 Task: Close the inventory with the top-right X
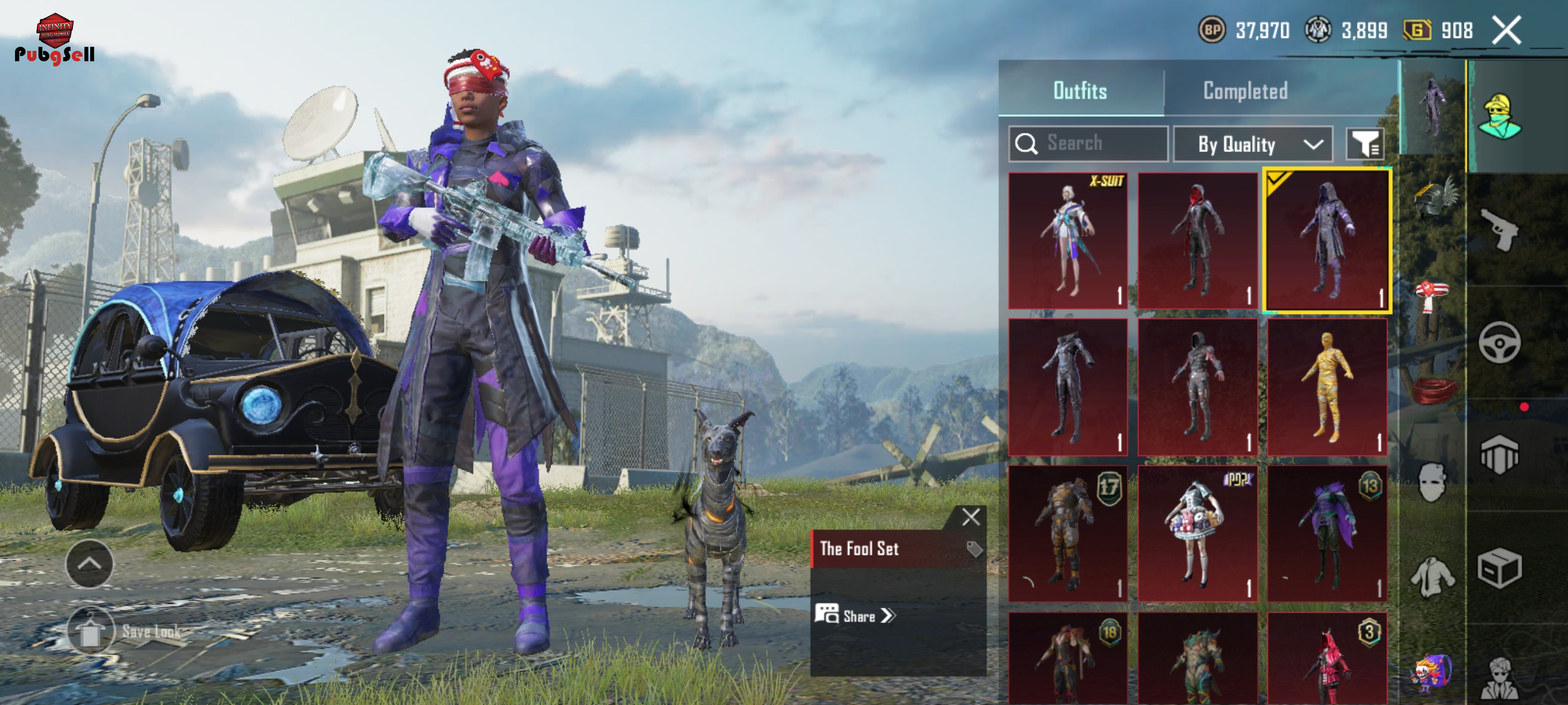pyautogui.click(x=1507, y=31)
